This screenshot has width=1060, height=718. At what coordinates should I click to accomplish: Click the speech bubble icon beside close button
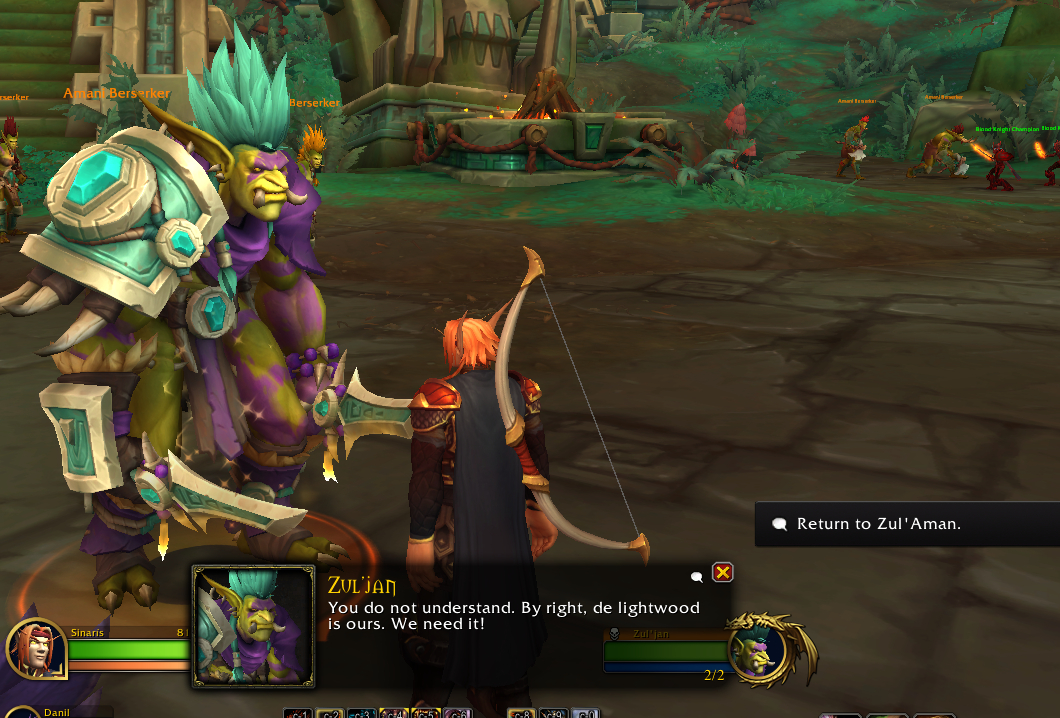pyautogui.click(x=697, y=576)
